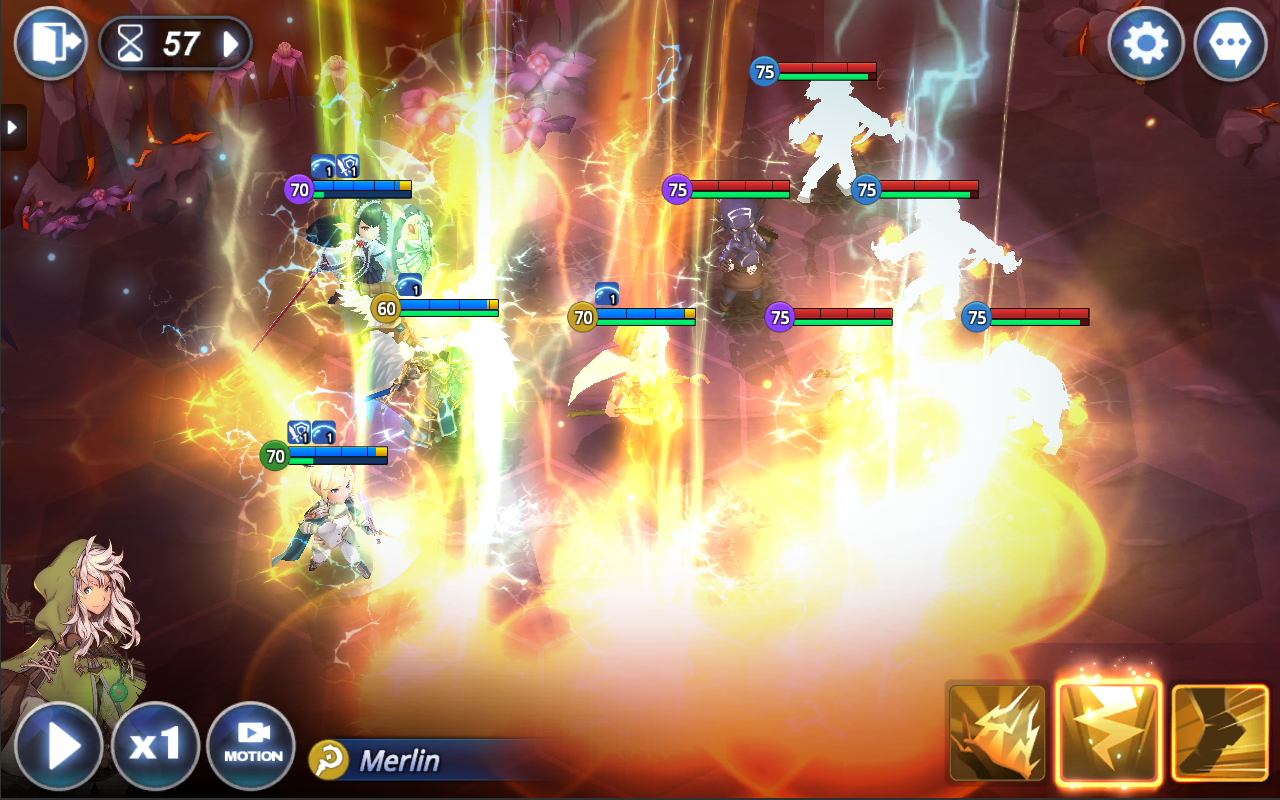Toggle the skill MOTION camera button
Viewport: 1280px width, 800px height.
click(x=251, y=745)
